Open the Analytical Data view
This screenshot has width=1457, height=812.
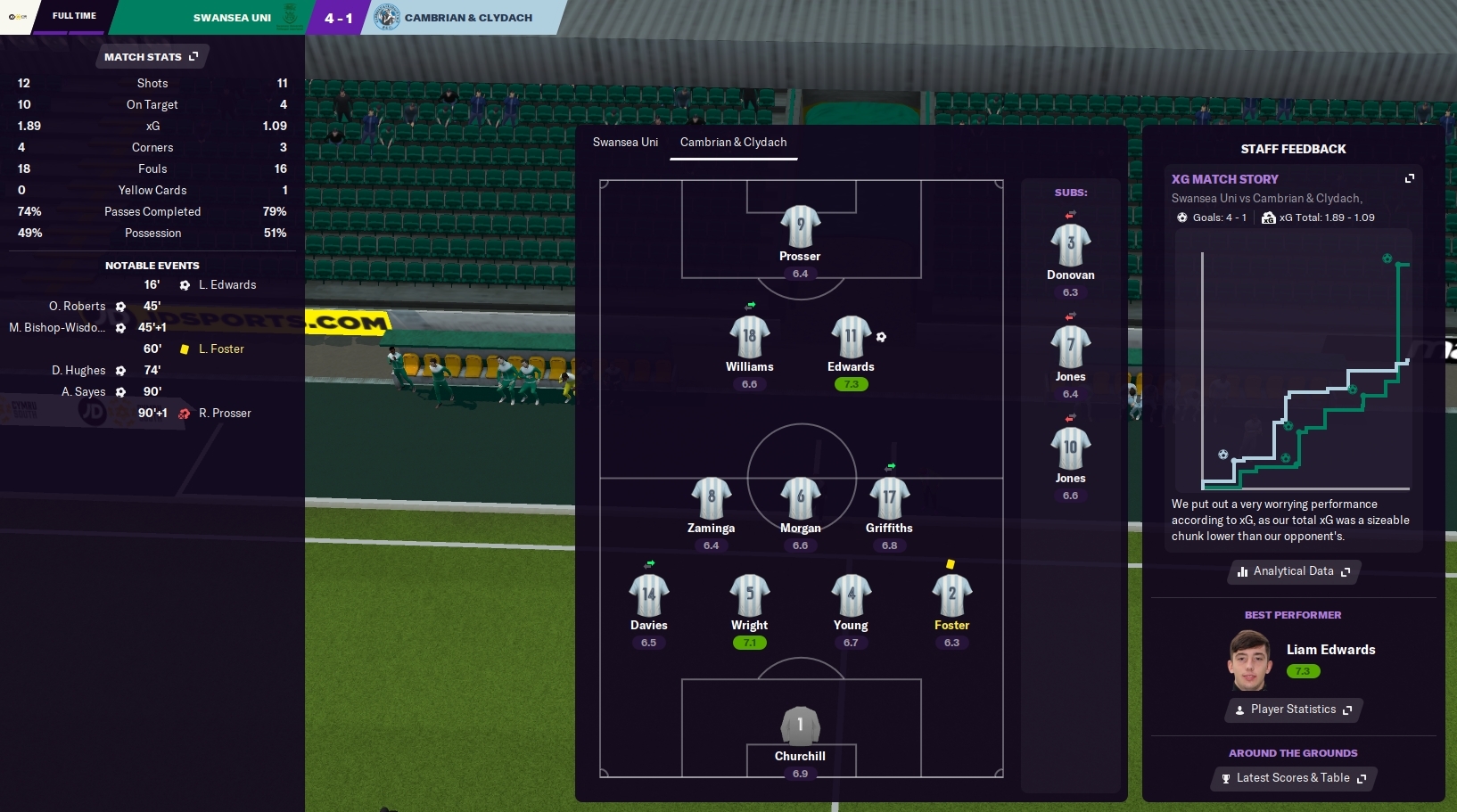click(1293, 571)
